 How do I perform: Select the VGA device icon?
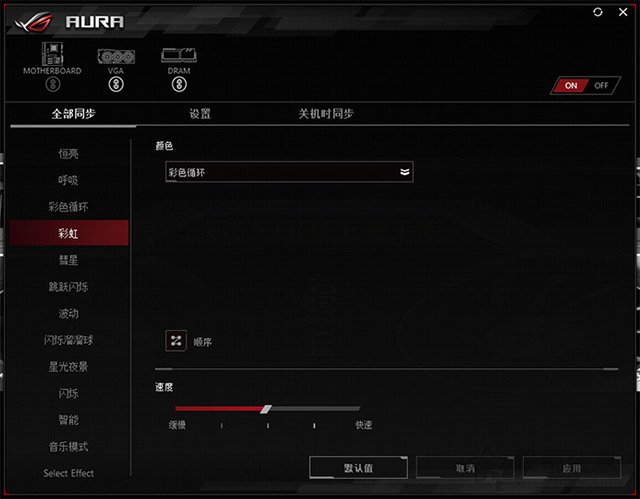coord(115,56)
